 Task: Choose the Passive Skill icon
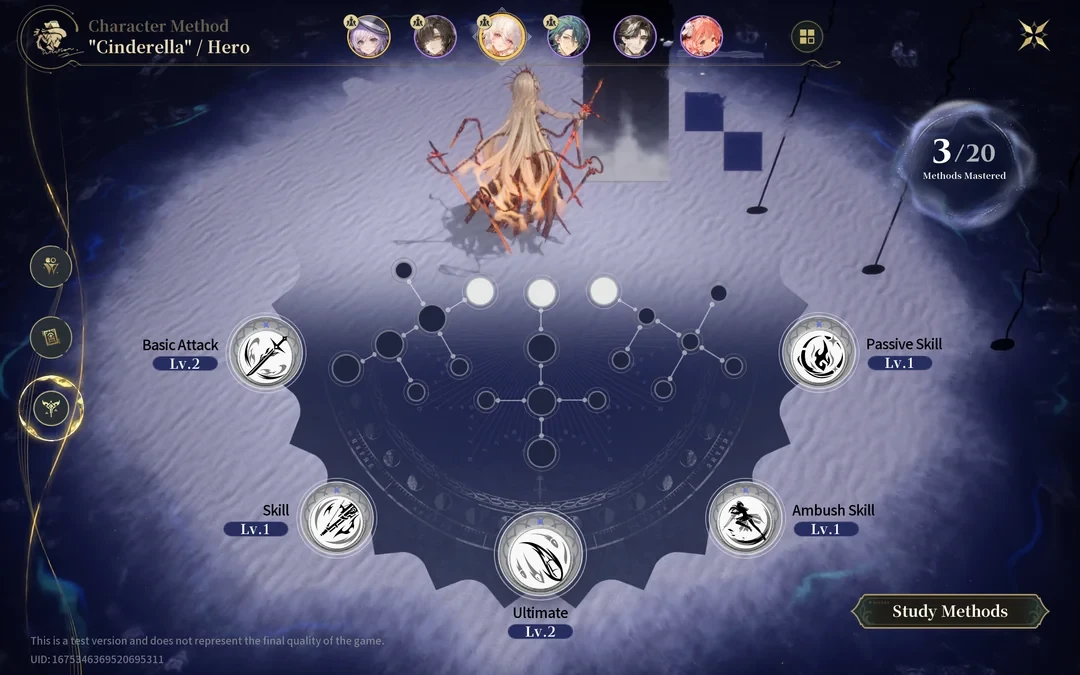pos(818,354)
